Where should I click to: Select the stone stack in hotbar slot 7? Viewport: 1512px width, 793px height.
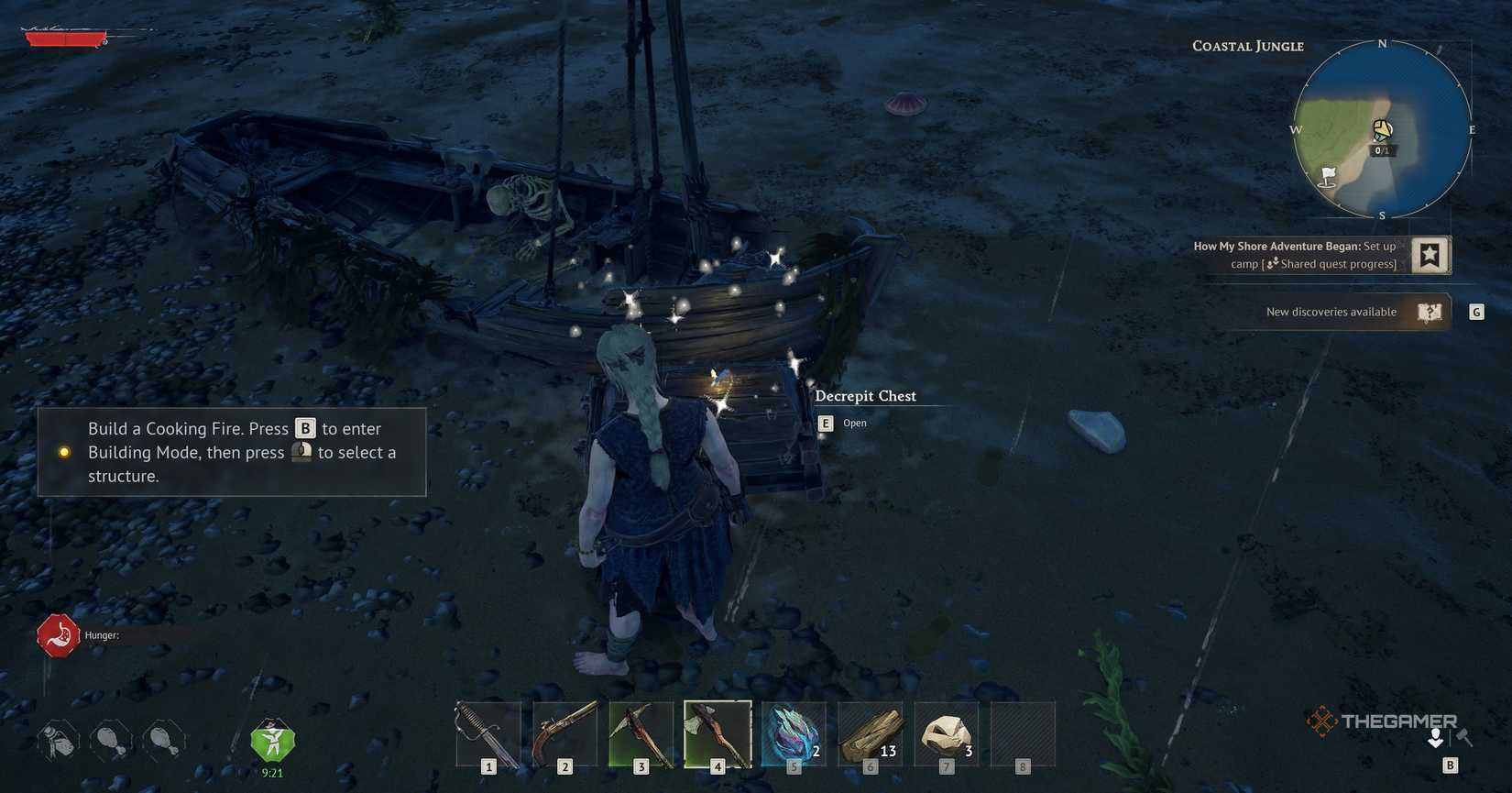[x=945, y=732]
